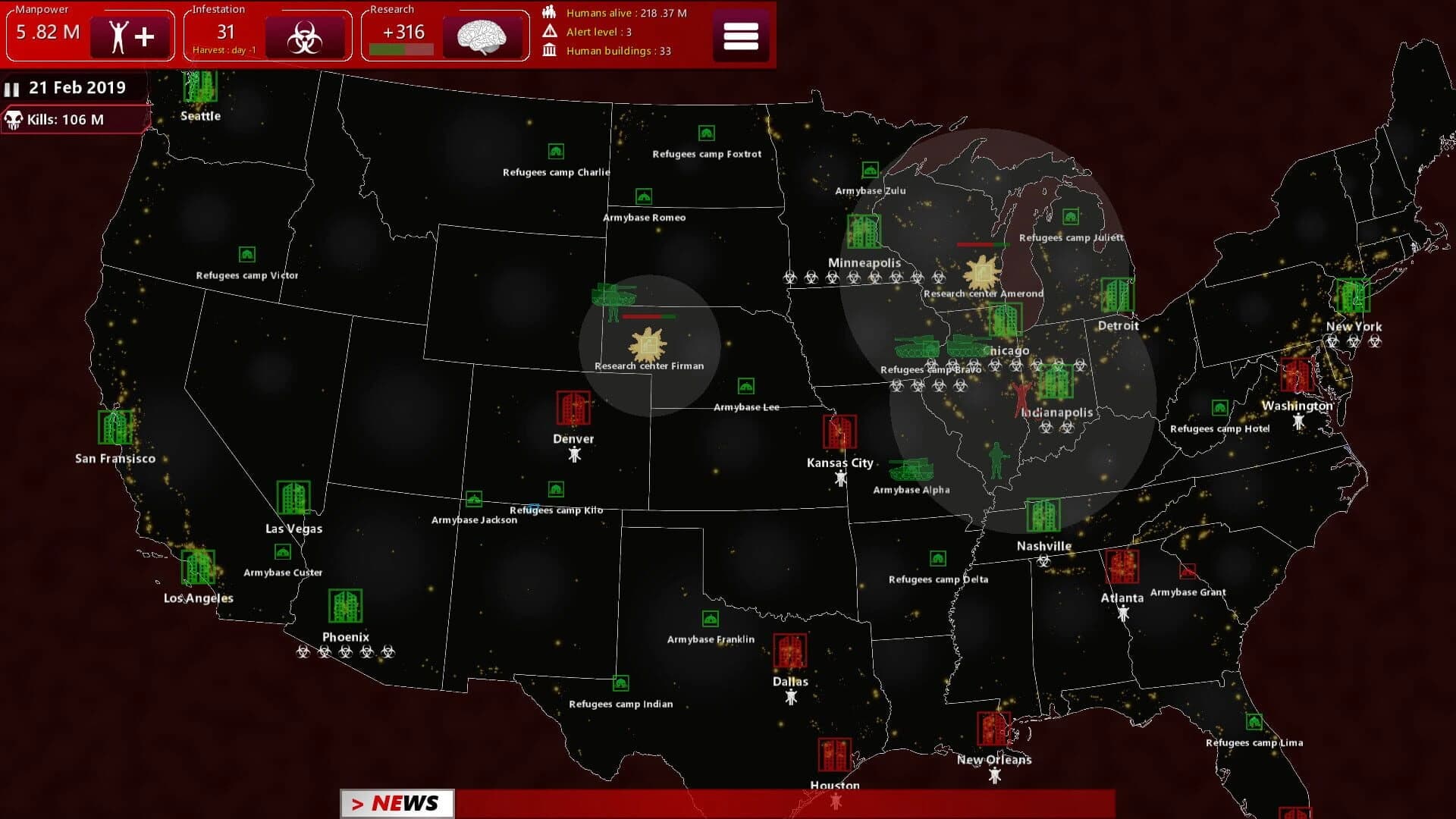
Task: Open the NEWS ticker at the bottom
Action: 397,802
